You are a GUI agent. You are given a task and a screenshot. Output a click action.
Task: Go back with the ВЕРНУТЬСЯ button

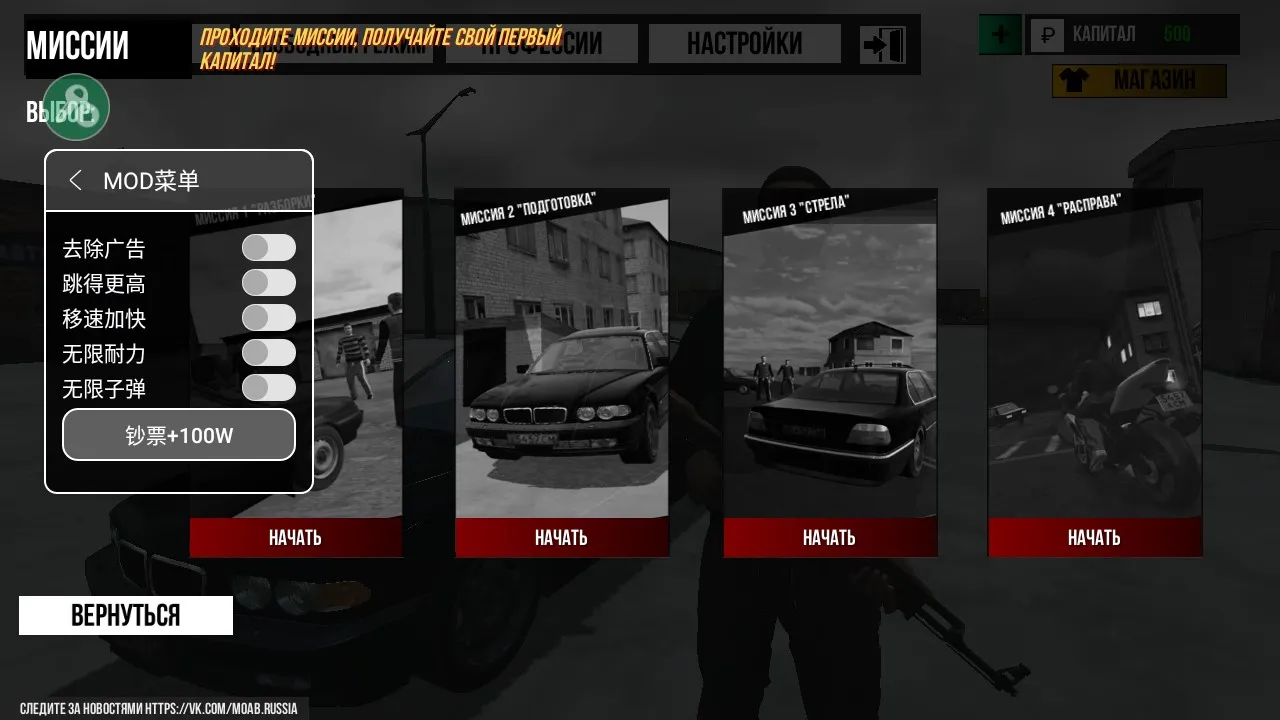click(126, 615)
